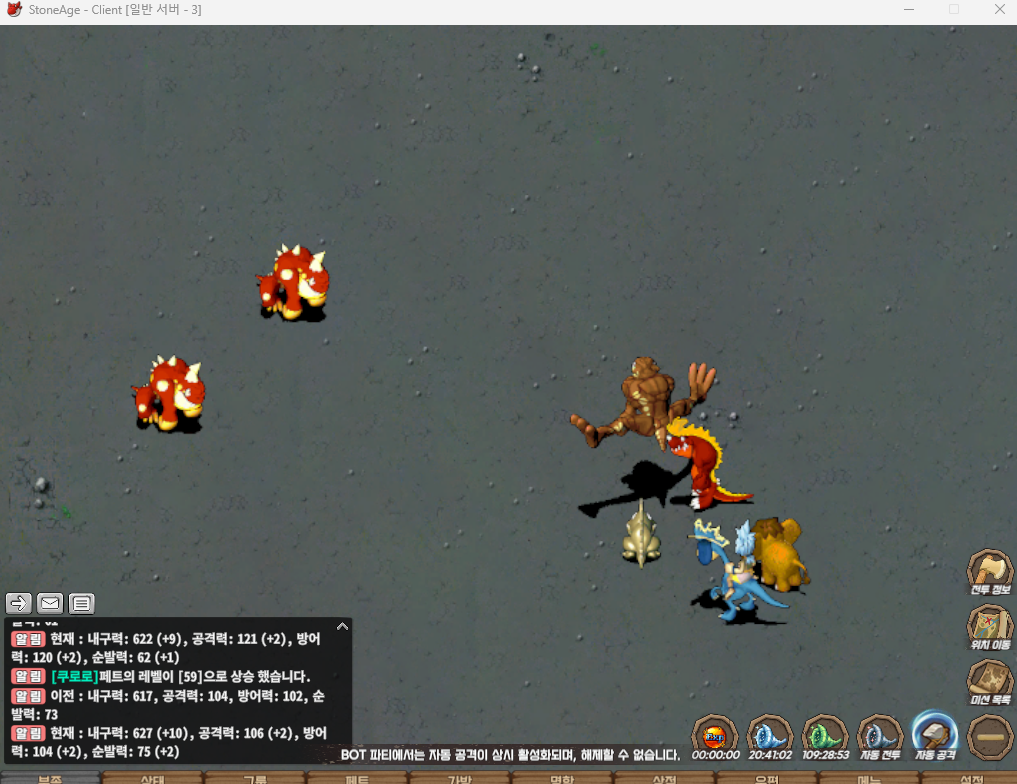Open the 위치 이동 location travel map
The height and width of the screenshot is (784, 1017).
pyautogui.click(x=990, y=626)
